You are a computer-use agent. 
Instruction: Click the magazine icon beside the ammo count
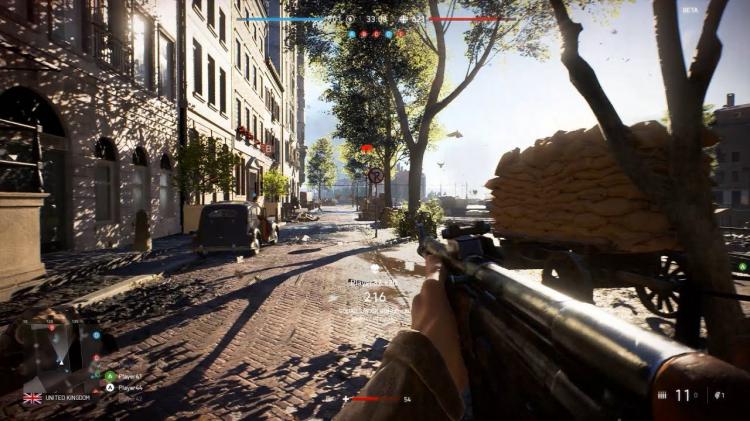pos(662,396)
